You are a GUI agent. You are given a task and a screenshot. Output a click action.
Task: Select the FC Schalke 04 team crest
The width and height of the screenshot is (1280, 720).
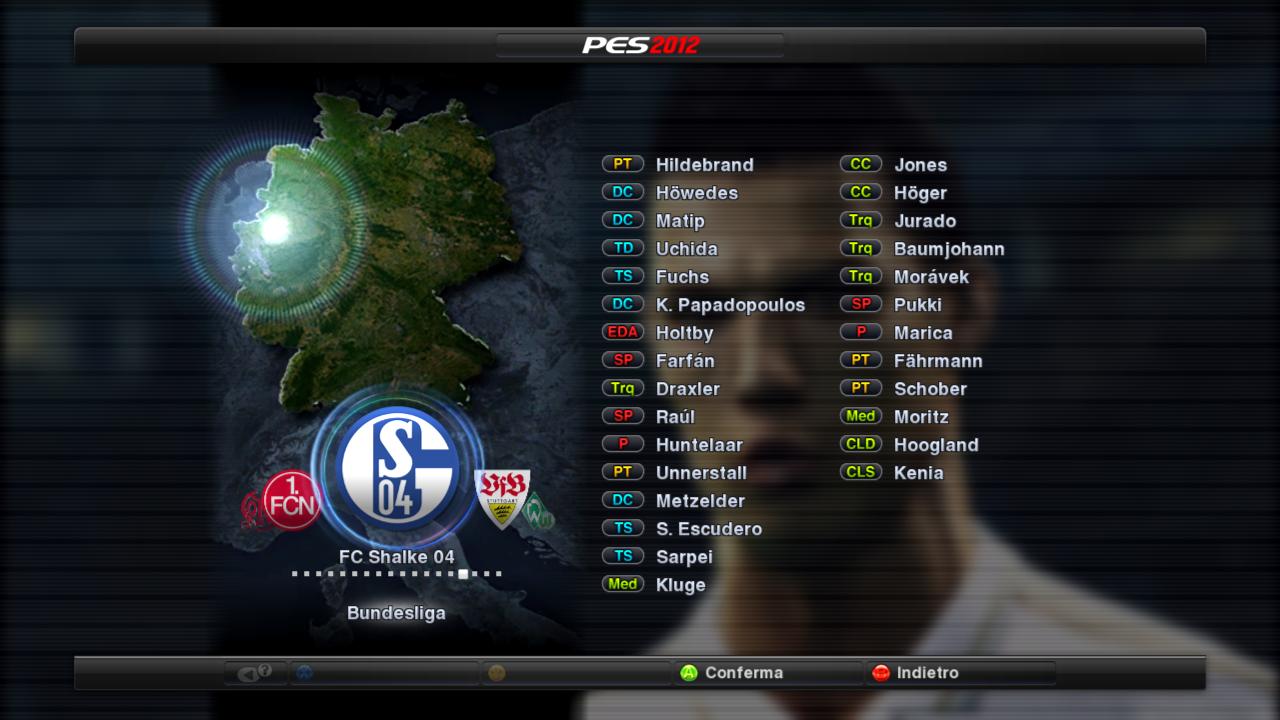[398, 468]
